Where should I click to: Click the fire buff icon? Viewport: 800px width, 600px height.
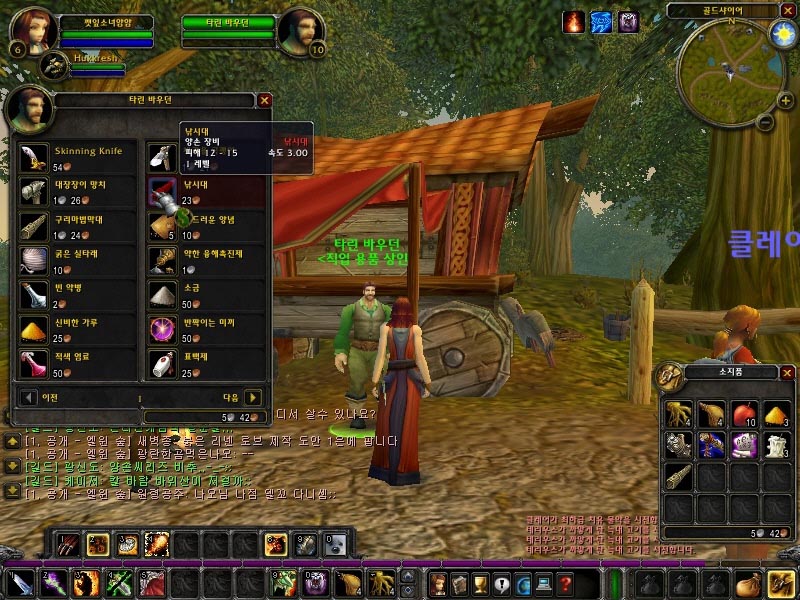[573, 21]
